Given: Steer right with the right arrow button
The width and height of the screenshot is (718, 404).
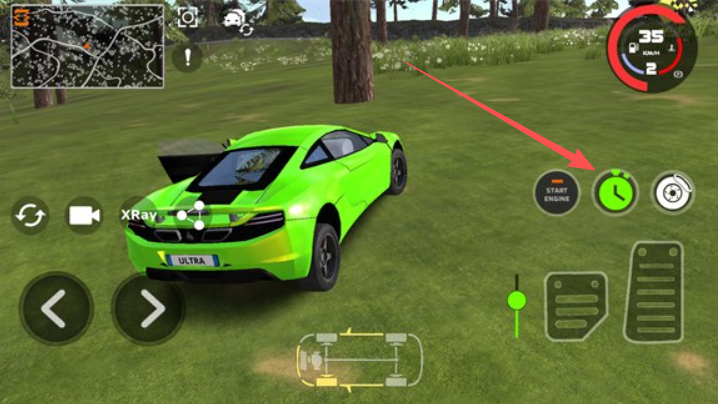Looking at the screenshot, I should click(148, 308).
